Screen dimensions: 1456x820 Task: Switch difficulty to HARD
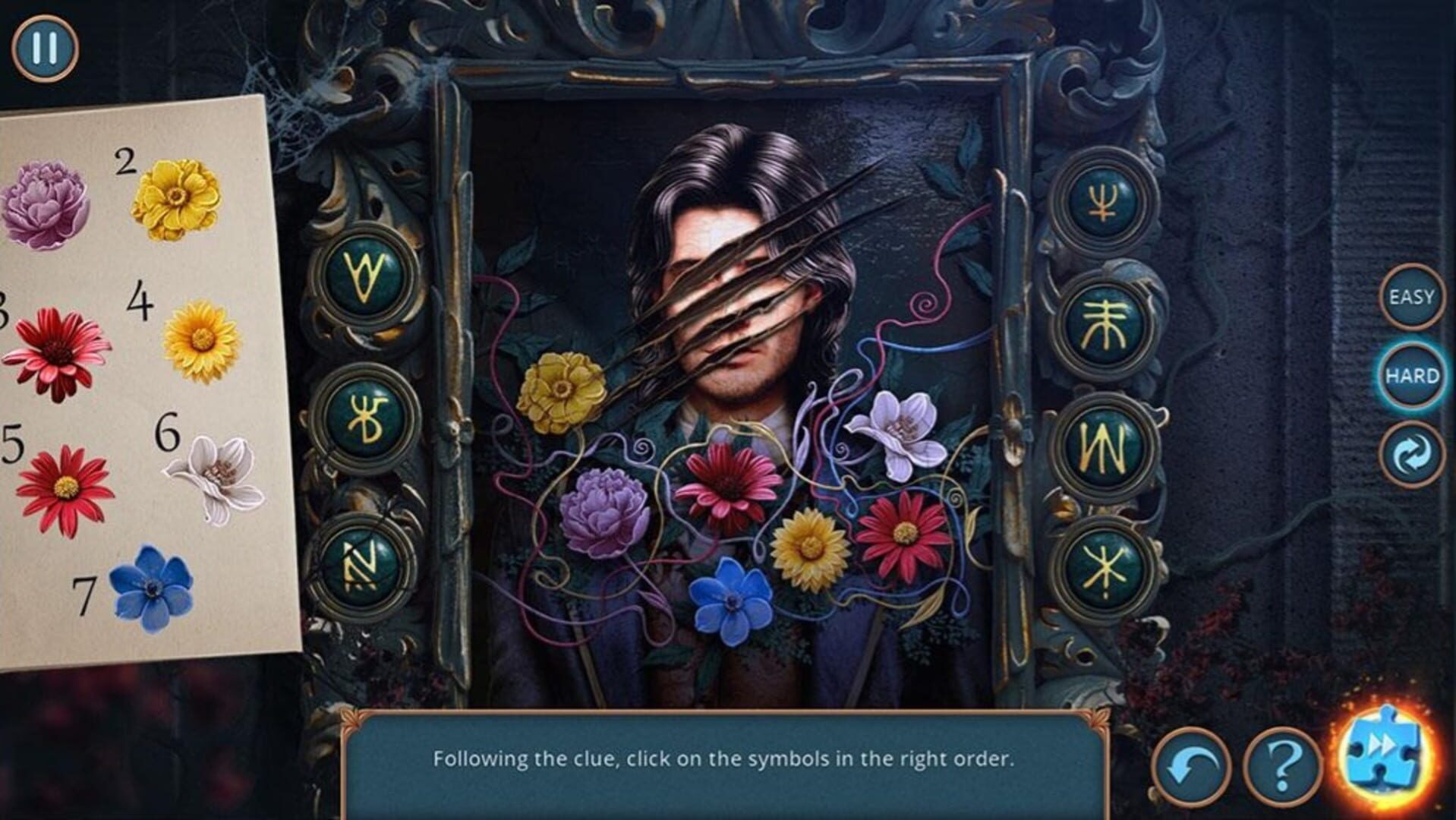tap(1411, 376)
